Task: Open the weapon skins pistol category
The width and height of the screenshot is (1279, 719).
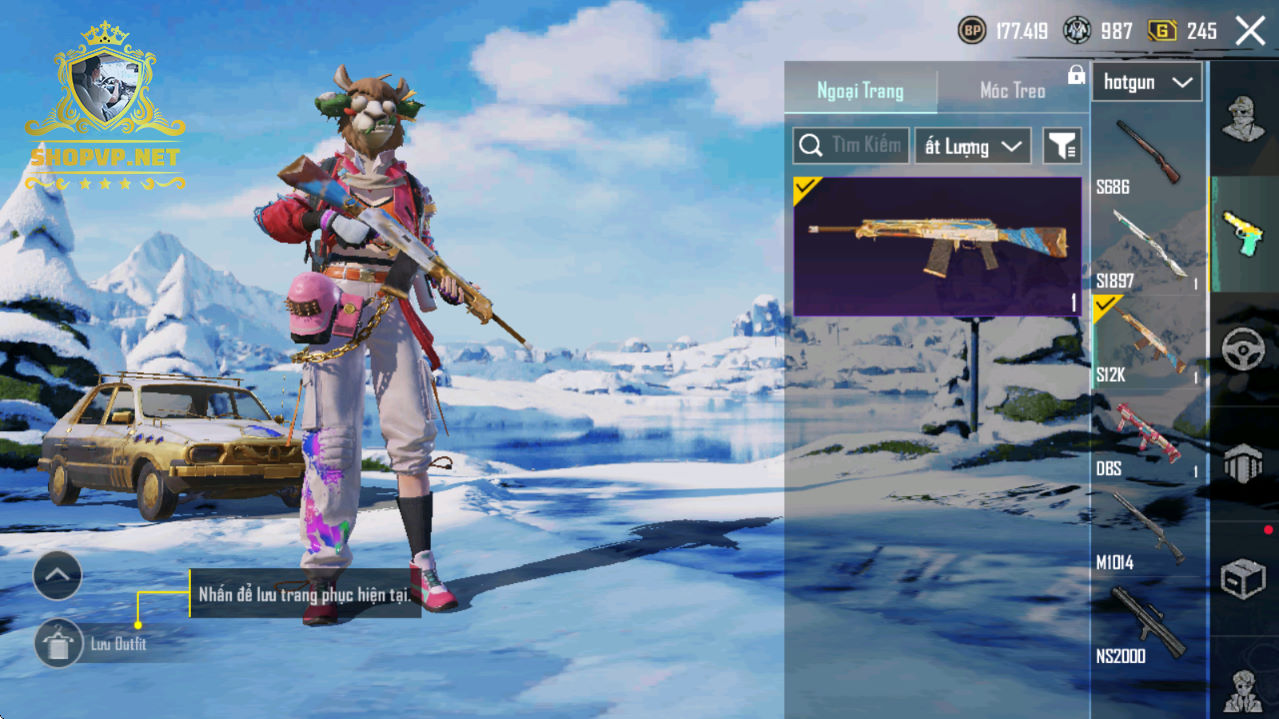Action: coord(1243,234)
